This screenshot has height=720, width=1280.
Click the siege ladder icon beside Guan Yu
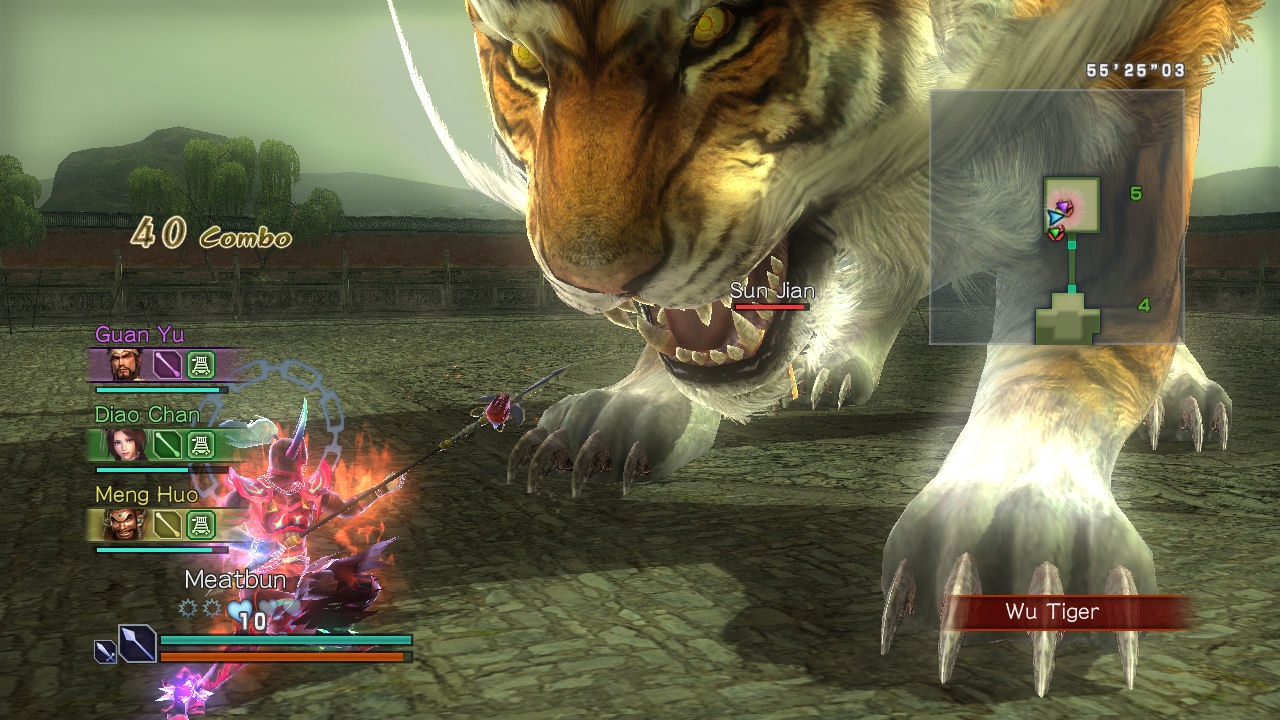point(201,365)
